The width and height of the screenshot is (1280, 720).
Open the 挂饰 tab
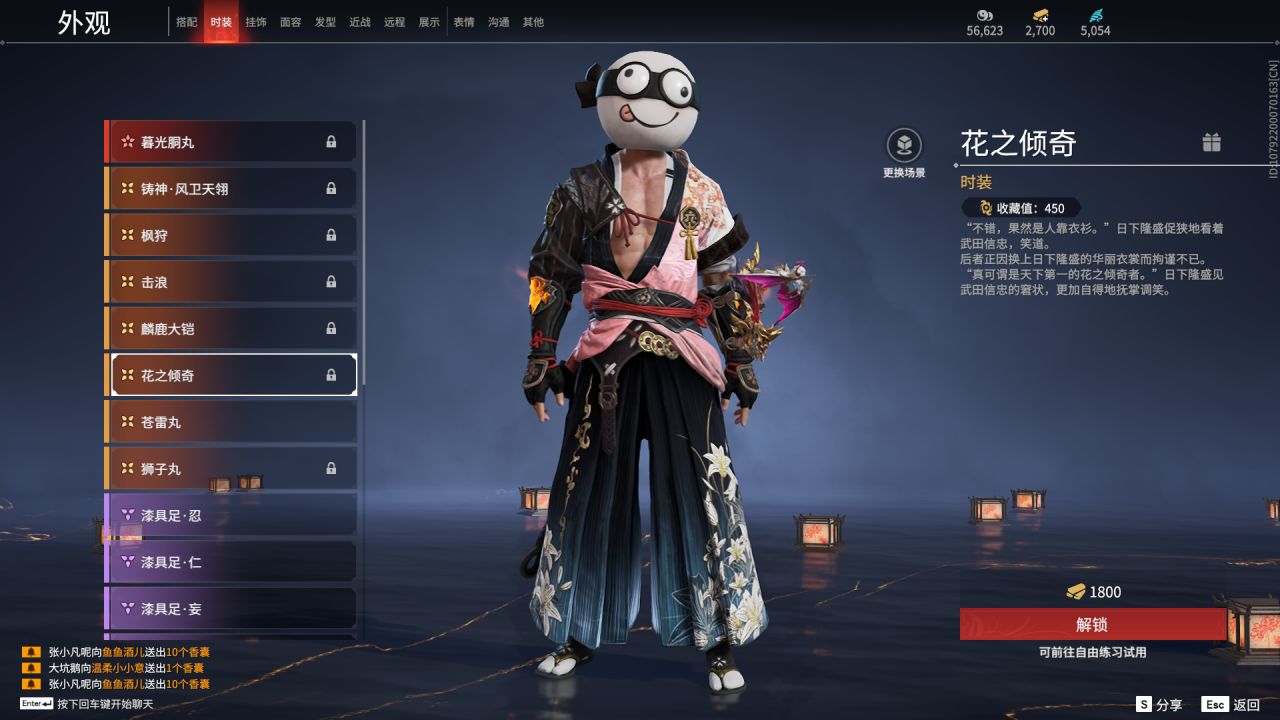256,22
